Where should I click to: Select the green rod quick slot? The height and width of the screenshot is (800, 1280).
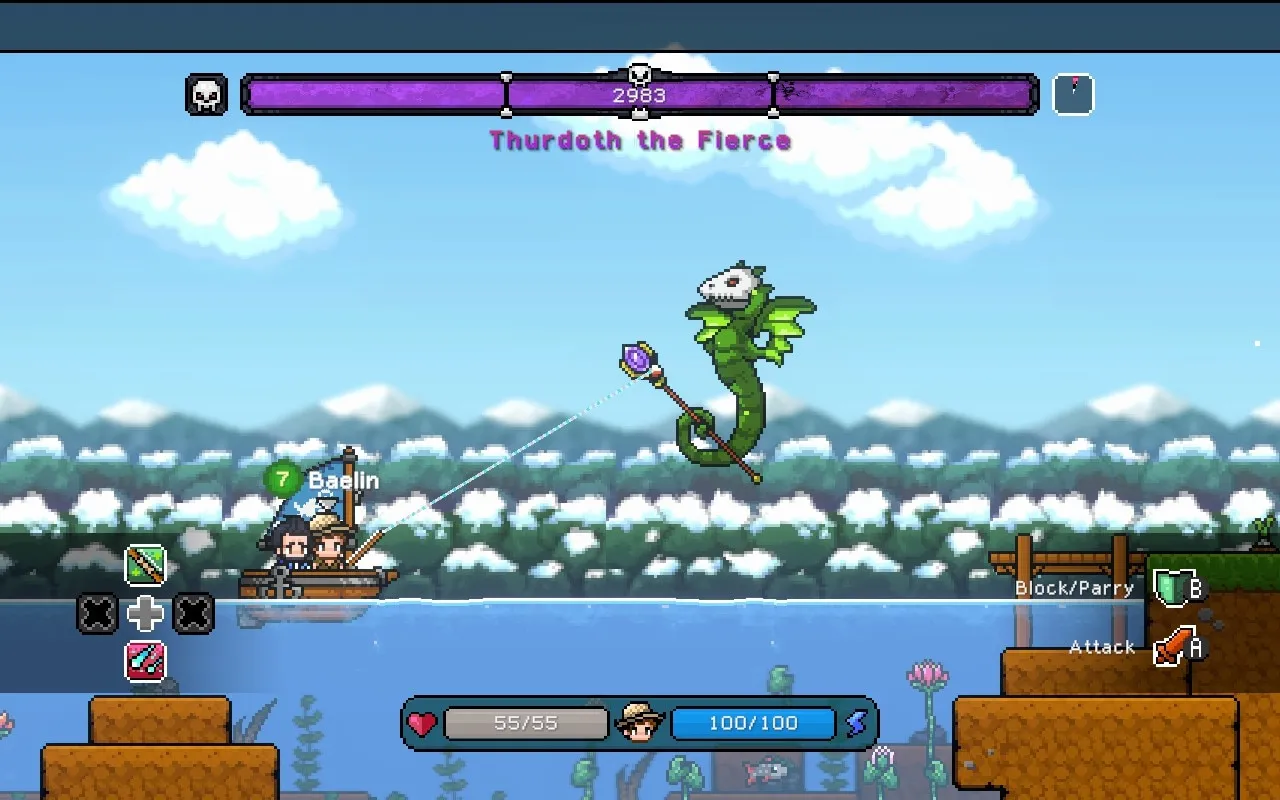coord(145,566)
